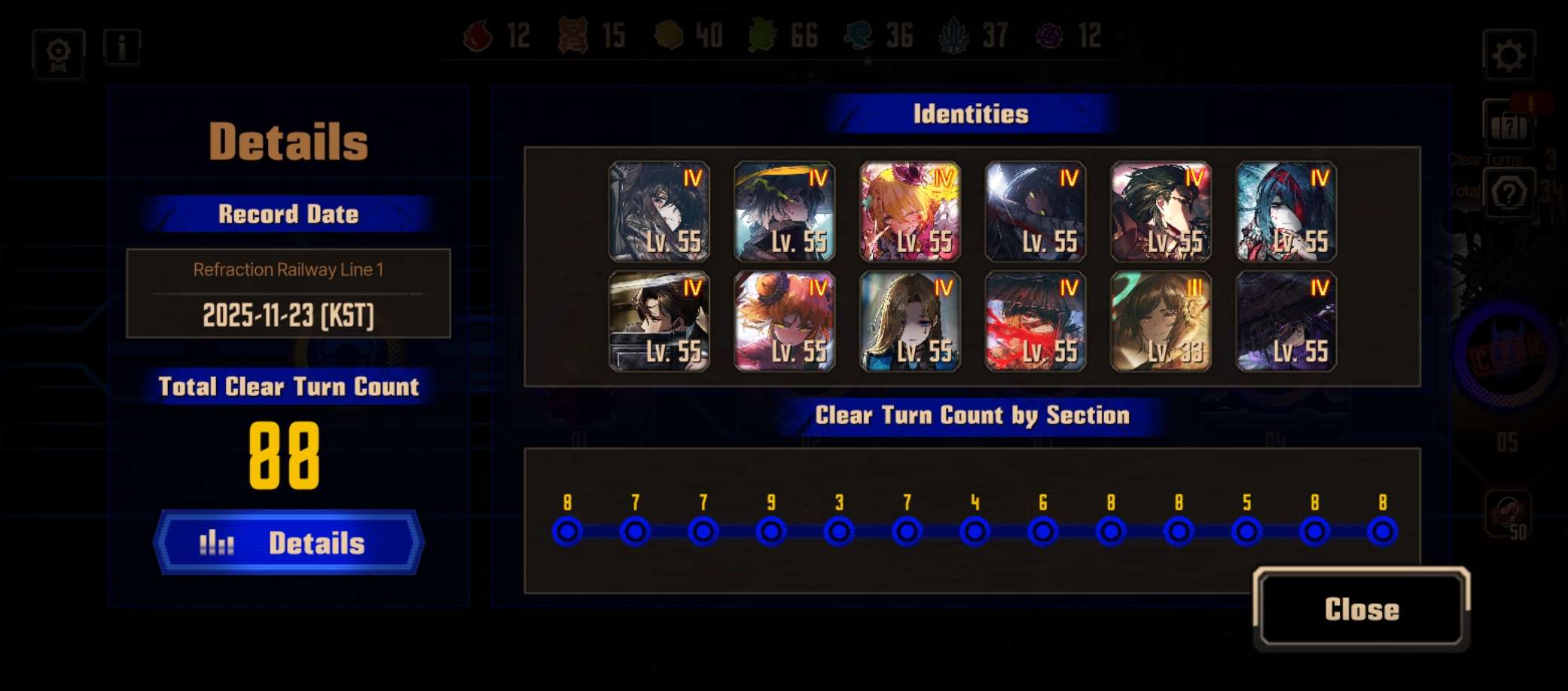1568x691 pixels.
Task: Select the Lv. 33 tier III identity
Action: (1161, 321)
